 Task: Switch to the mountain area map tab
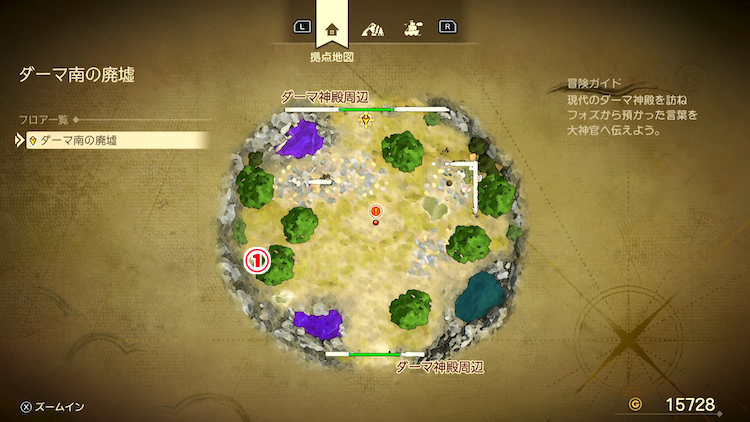[372, 28]
